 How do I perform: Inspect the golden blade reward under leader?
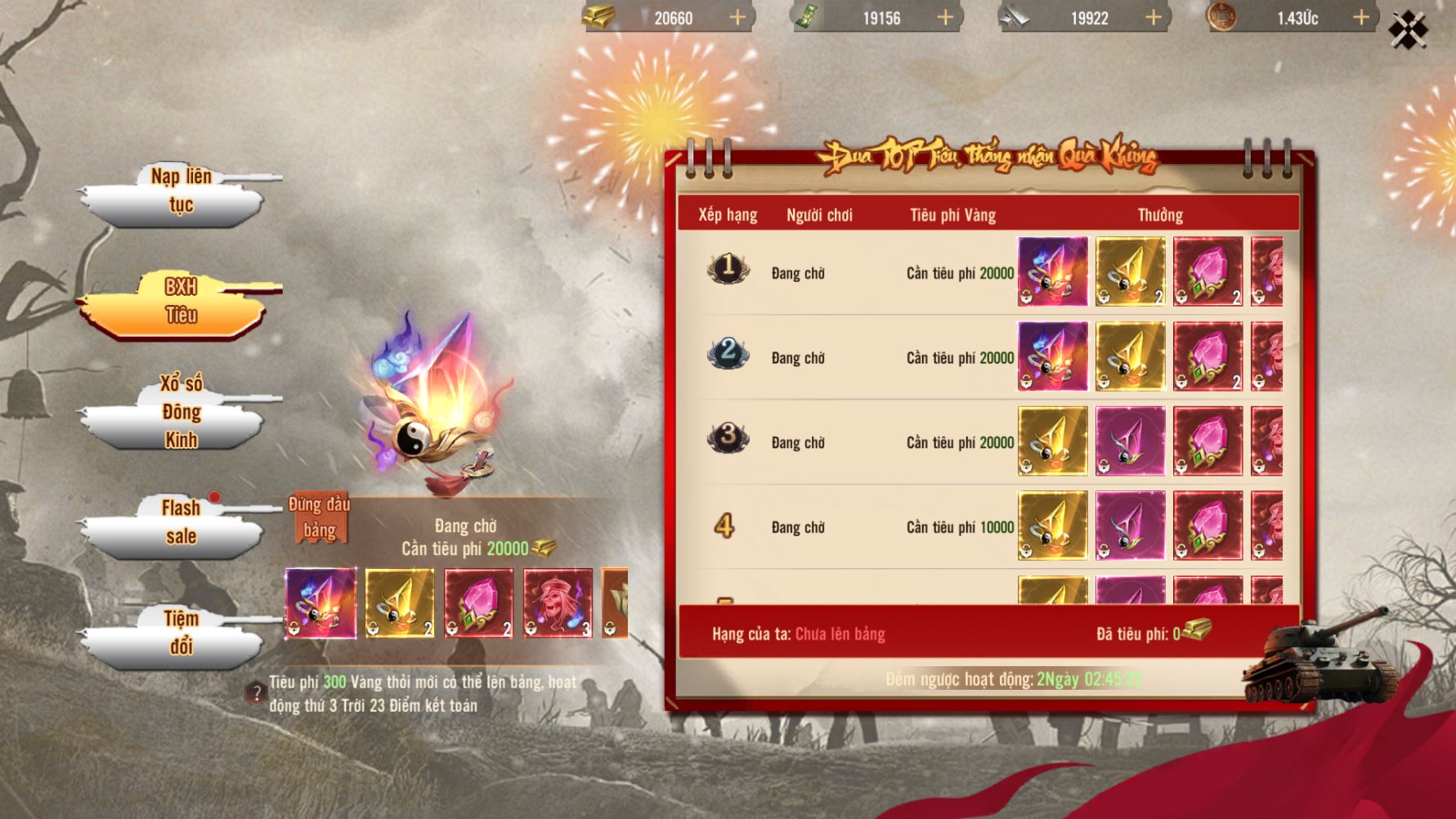pyautogui.click(x=400, y=603)
